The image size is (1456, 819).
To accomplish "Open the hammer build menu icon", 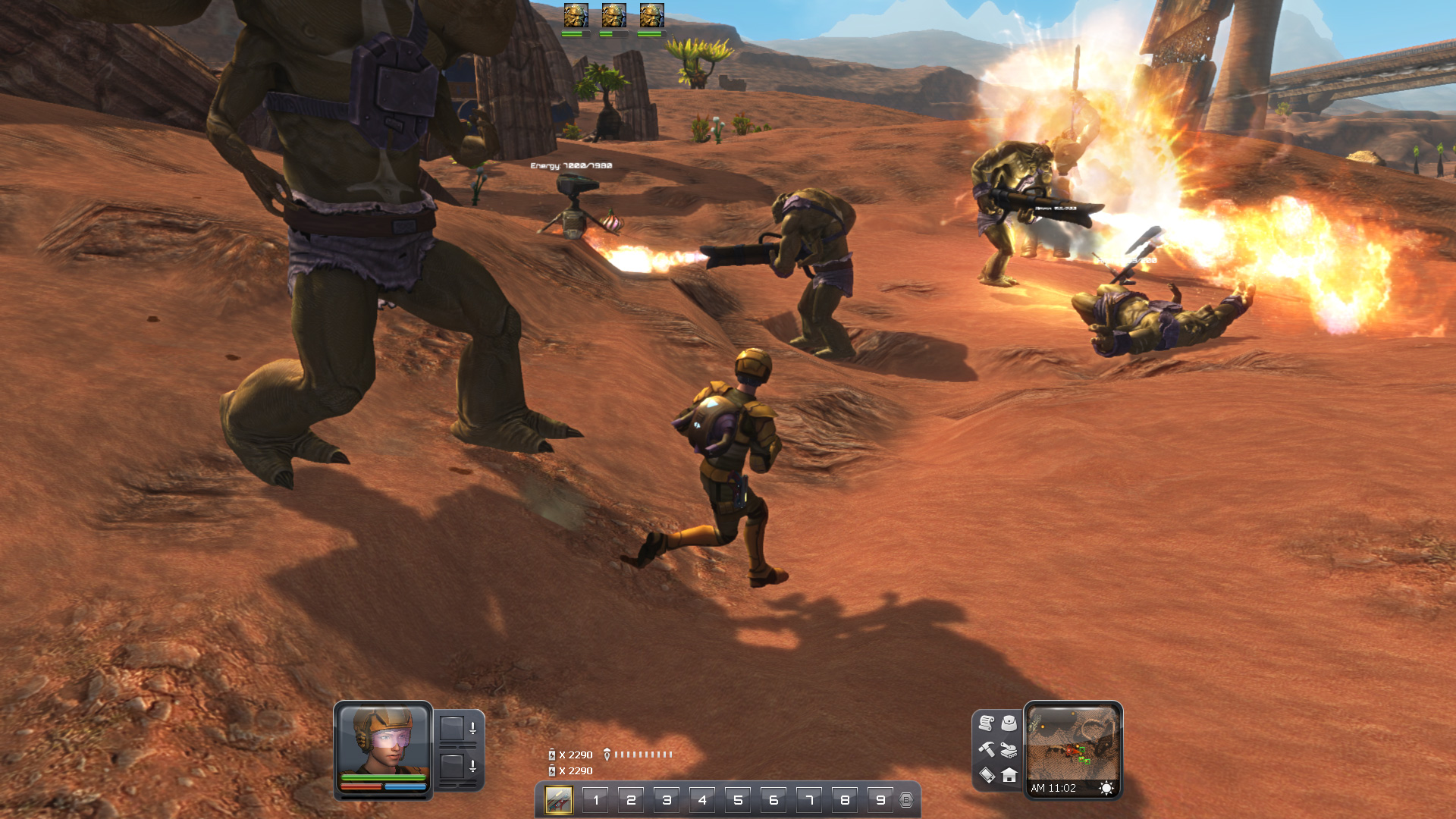I will coord(987,749).
